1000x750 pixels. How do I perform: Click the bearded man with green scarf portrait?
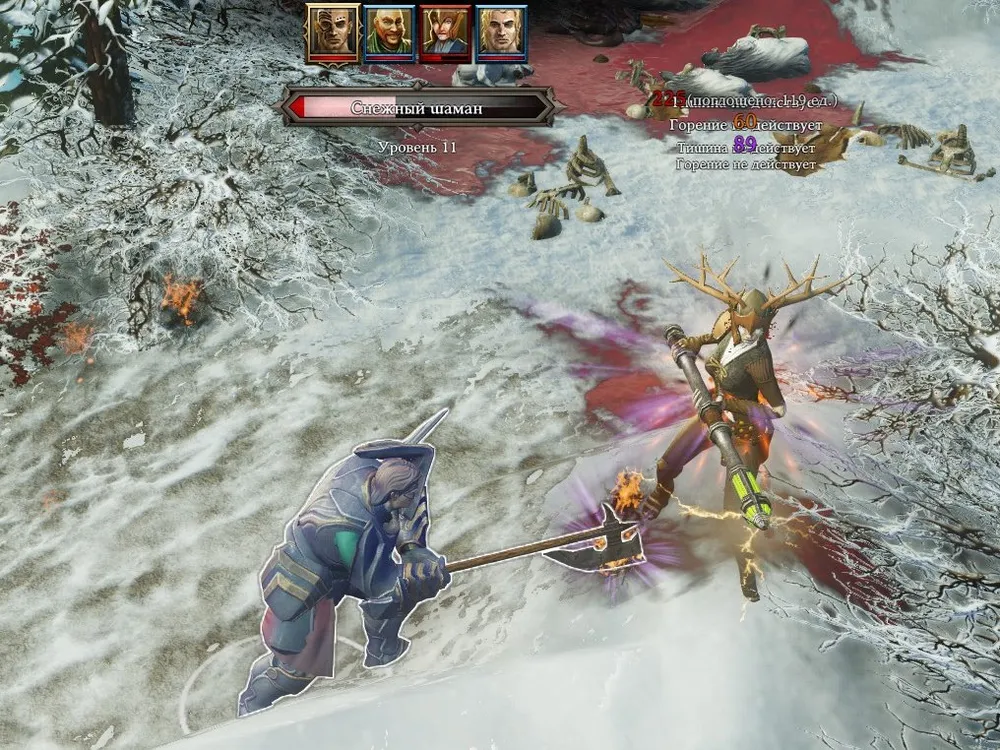coord(389,34)
